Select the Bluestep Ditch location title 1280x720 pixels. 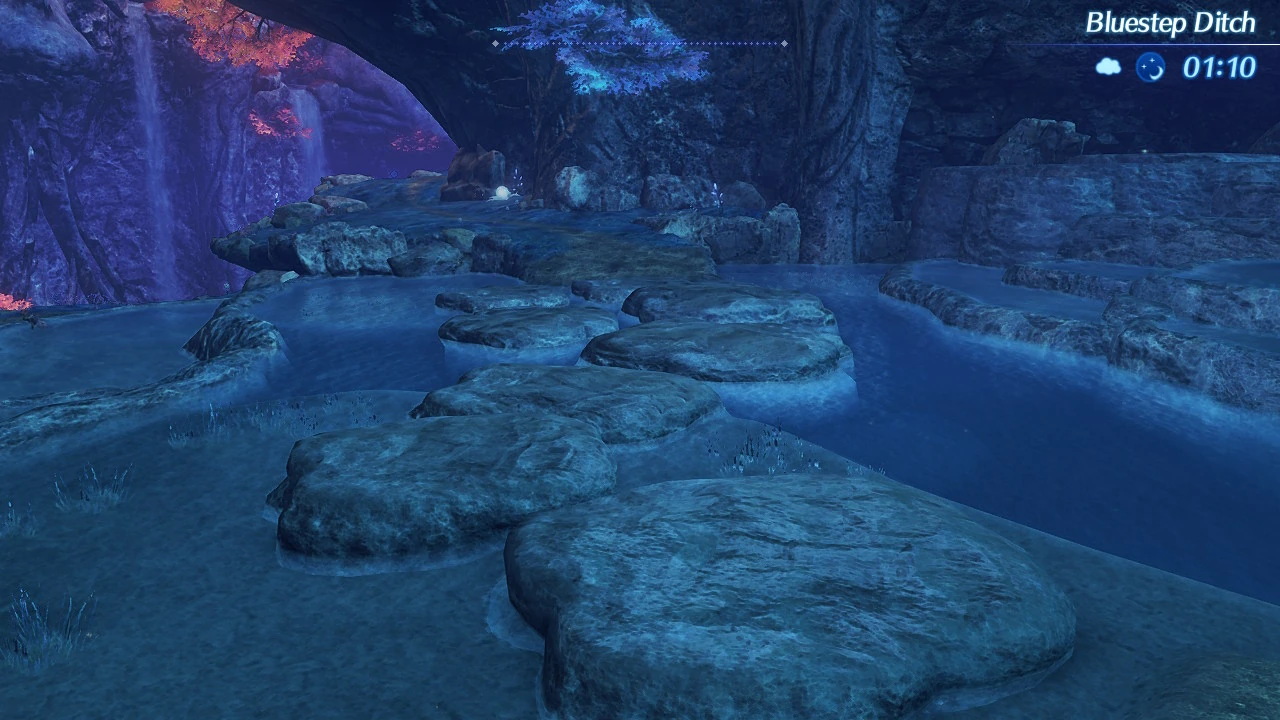coord(1172,22)
